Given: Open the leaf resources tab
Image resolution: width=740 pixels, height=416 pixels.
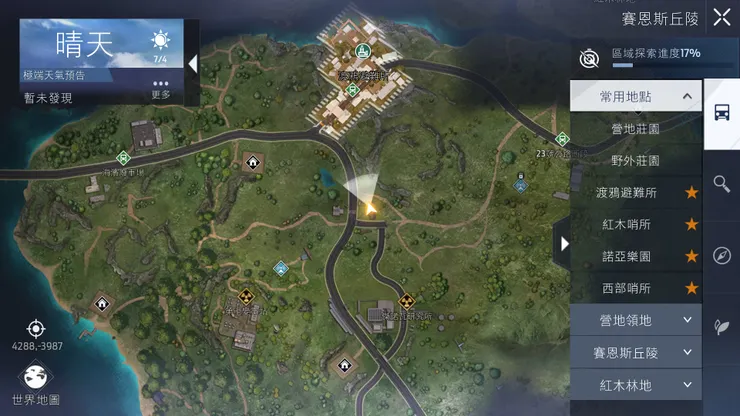Looking at the screenshot, I should (x=721, y=327).
